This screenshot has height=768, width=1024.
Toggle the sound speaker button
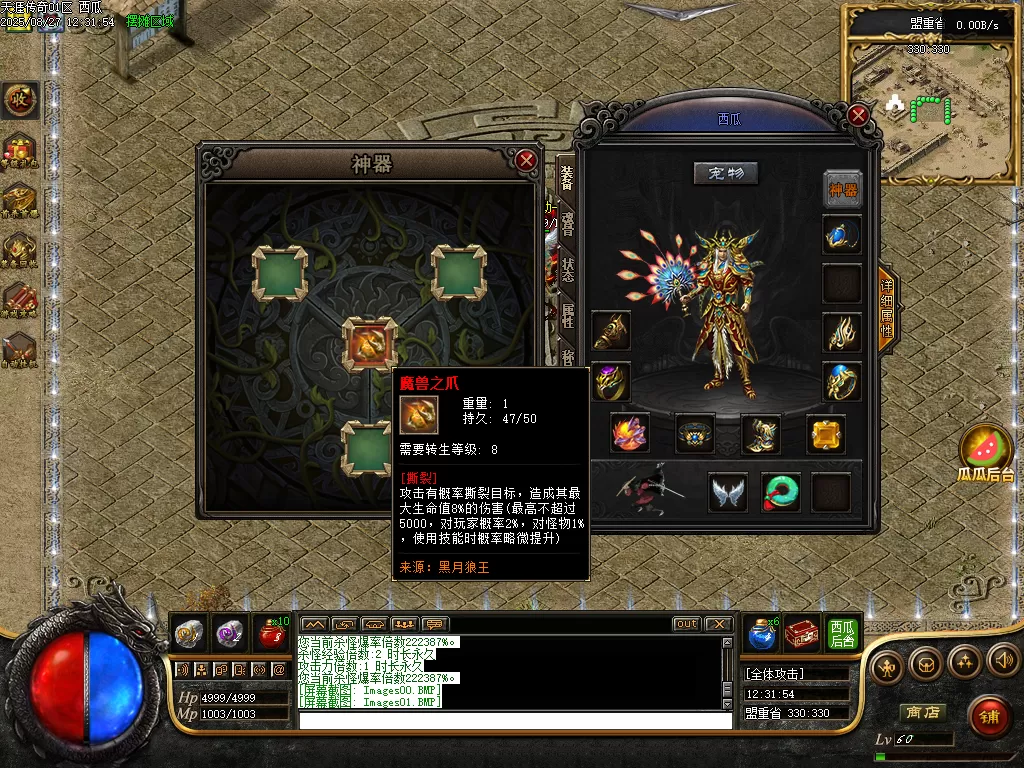1003,660
